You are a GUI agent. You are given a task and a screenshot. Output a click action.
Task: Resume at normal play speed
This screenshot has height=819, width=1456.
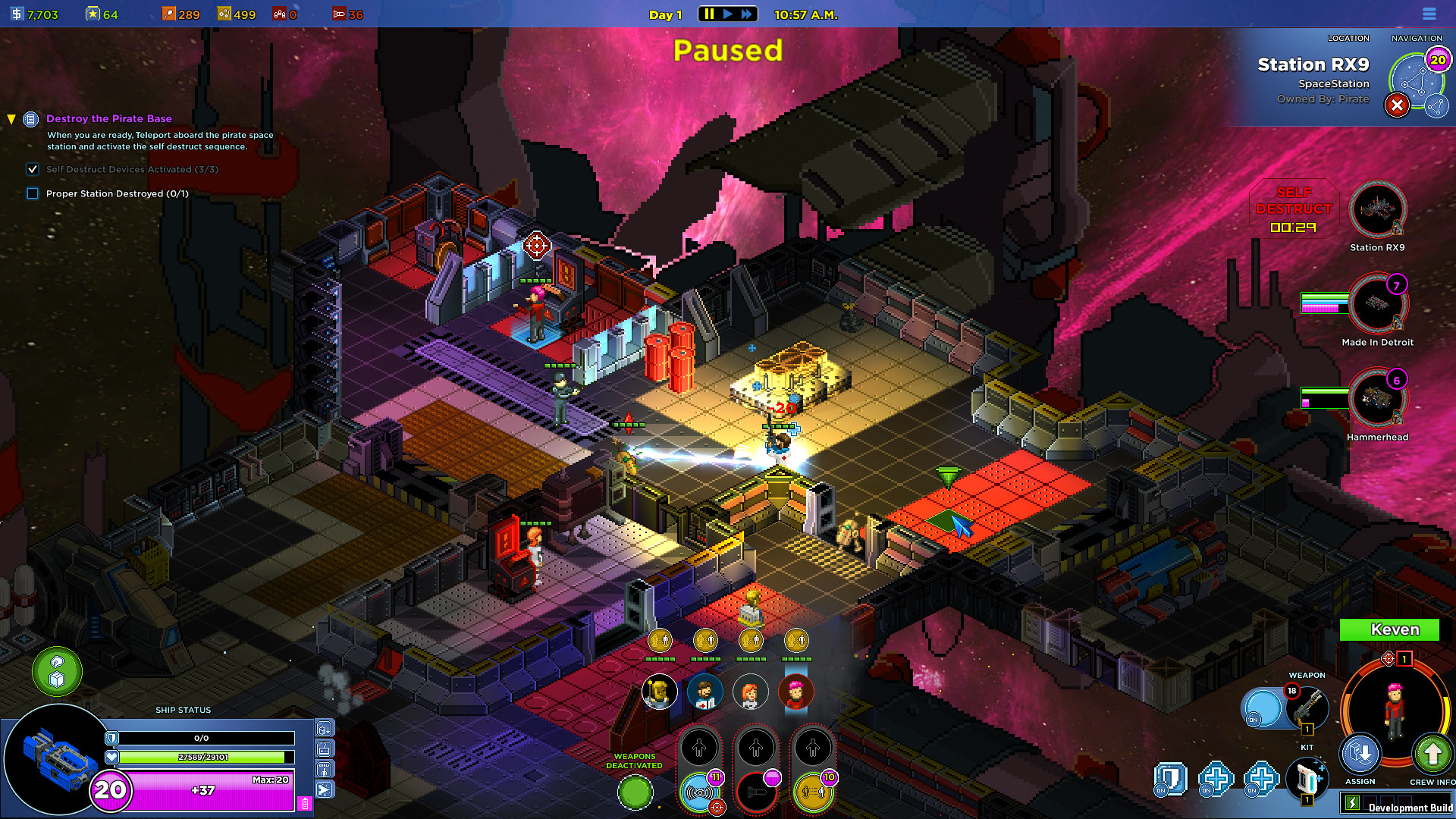pos(728,14)
